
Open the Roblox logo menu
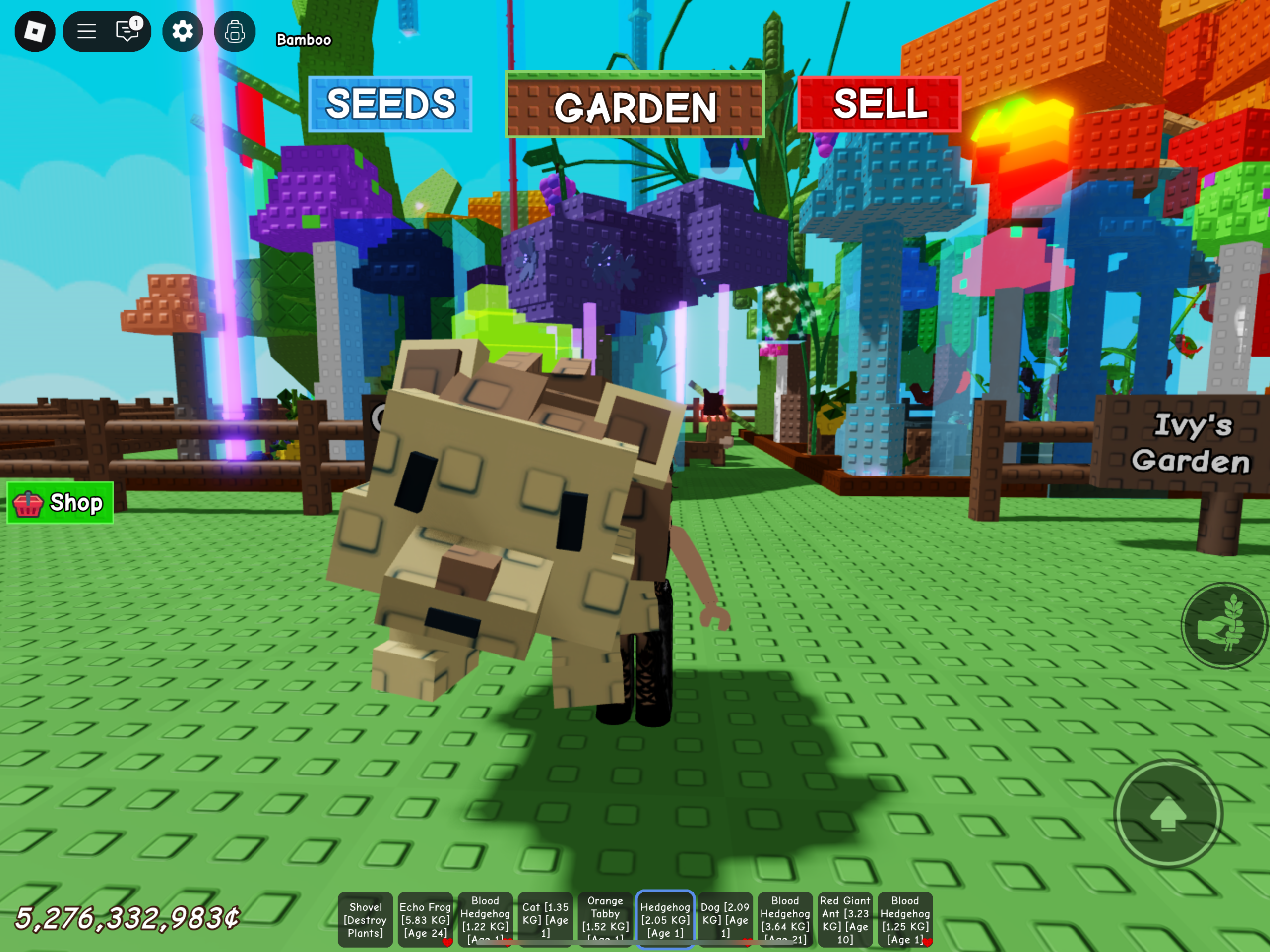pyautogui.click(x=34, y=32)
